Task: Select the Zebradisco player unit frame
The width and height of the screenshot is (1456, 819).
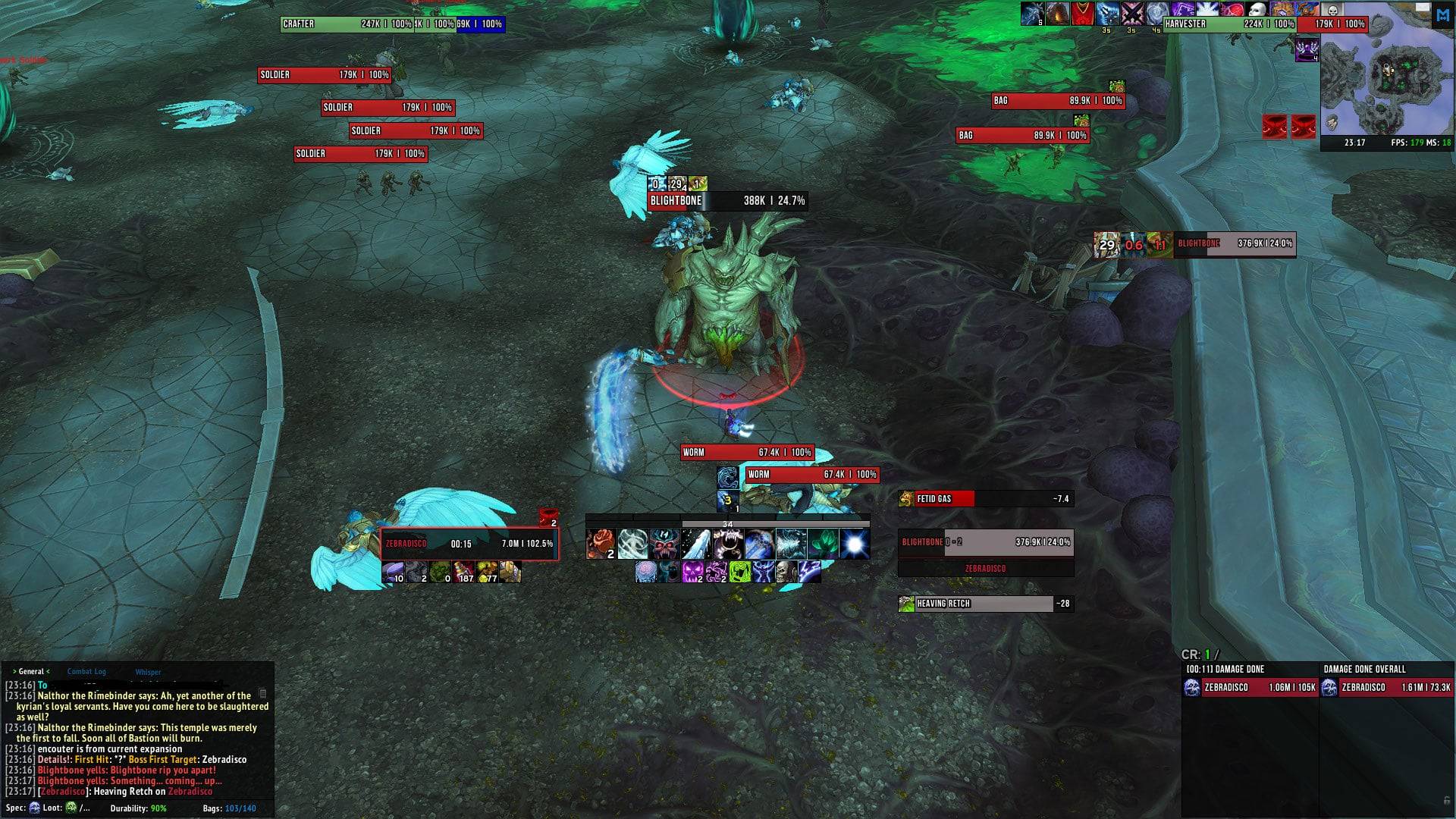Action: pos(469,544)
